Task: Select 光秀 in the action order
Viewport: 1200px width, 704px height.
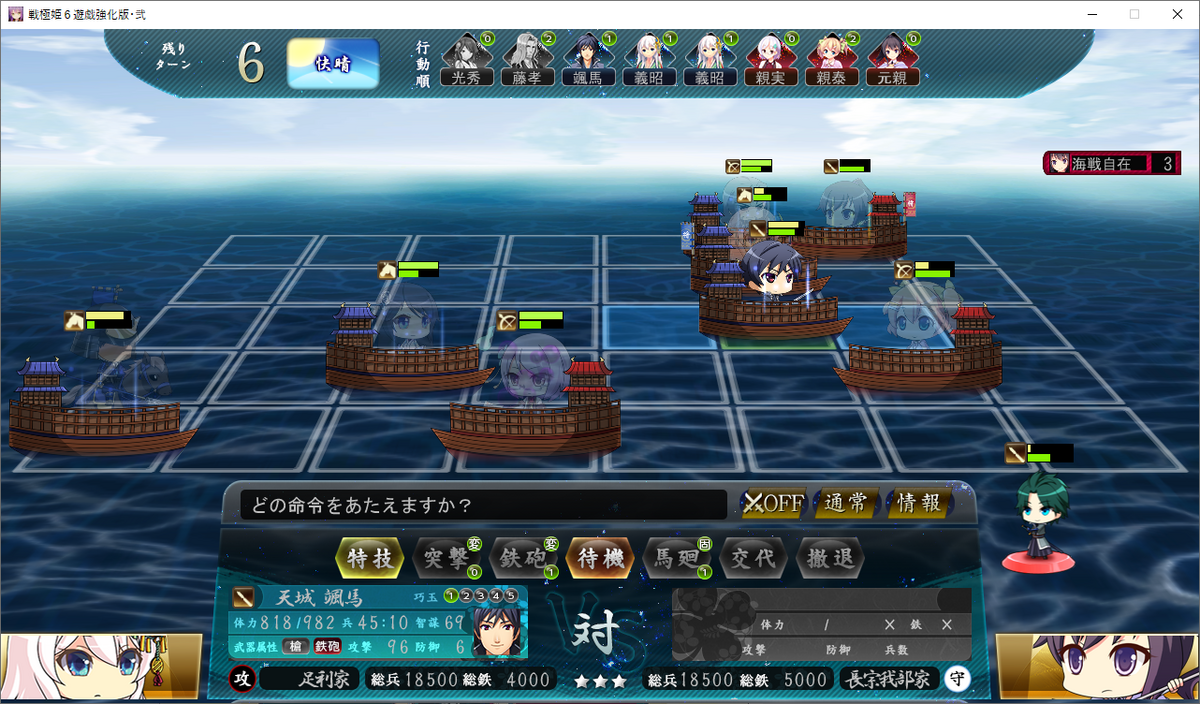Action: point(467,60)
